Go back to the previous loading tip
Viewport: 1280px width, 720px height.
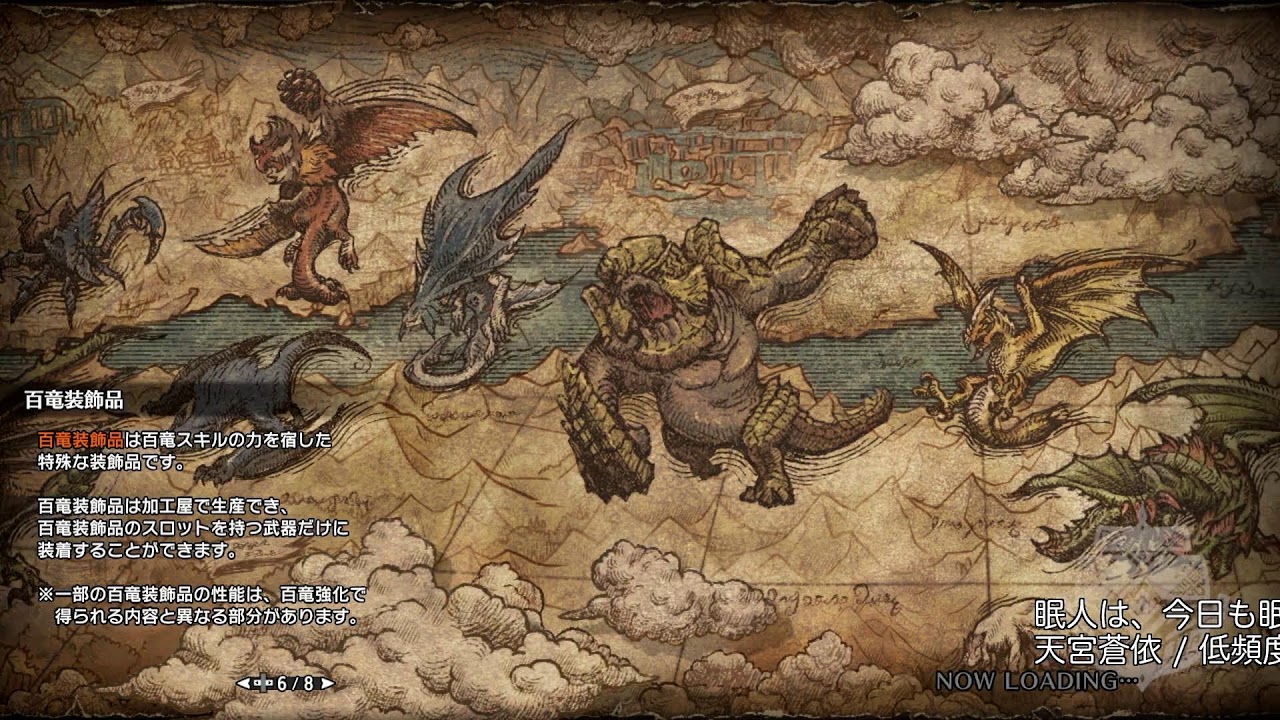point(243,684)
